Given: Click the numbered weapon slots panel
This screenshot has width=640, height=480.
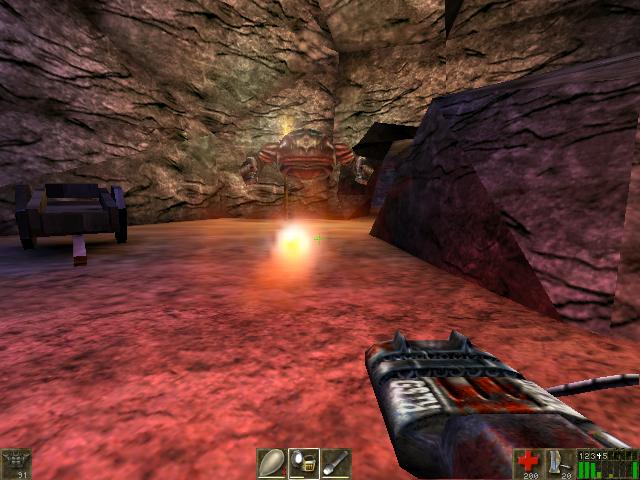Looking at the screenshot, I should click(x=608, y=464).
